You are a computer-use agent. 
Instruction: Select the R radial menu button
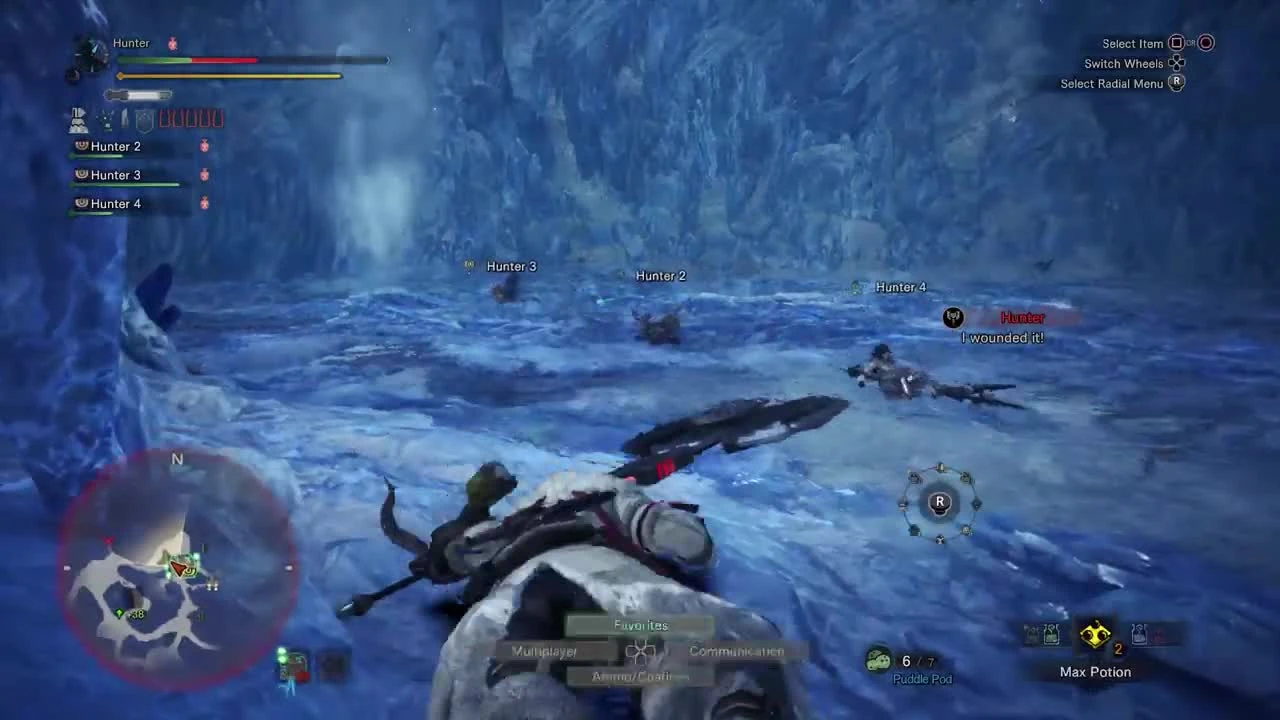pyautogui.click(x=939, y=503)
